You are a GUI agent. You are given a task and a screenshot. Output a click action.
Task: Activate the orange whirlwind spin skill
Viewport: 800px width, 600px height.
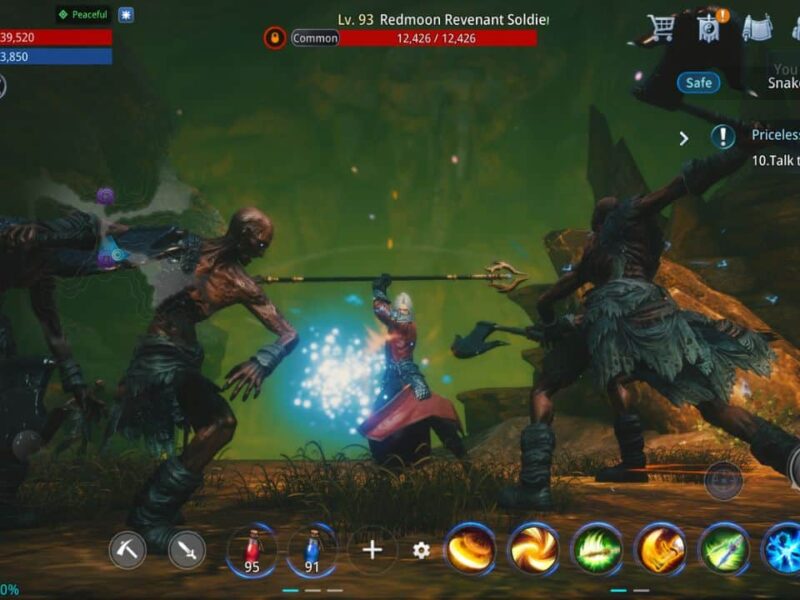click(x=534, y=550)
